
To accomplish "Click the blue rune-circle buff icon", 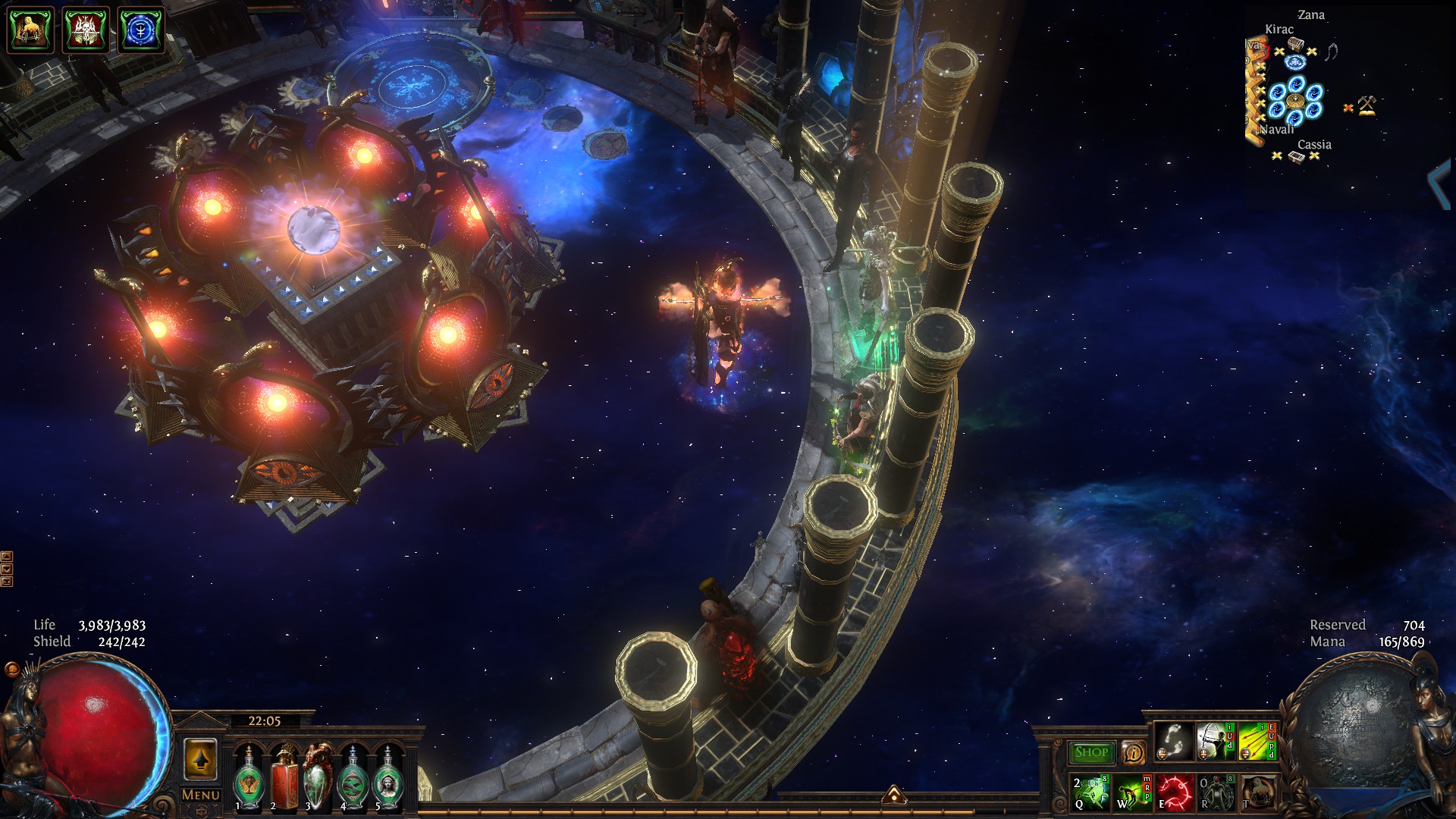I will [x=141, y=30].
